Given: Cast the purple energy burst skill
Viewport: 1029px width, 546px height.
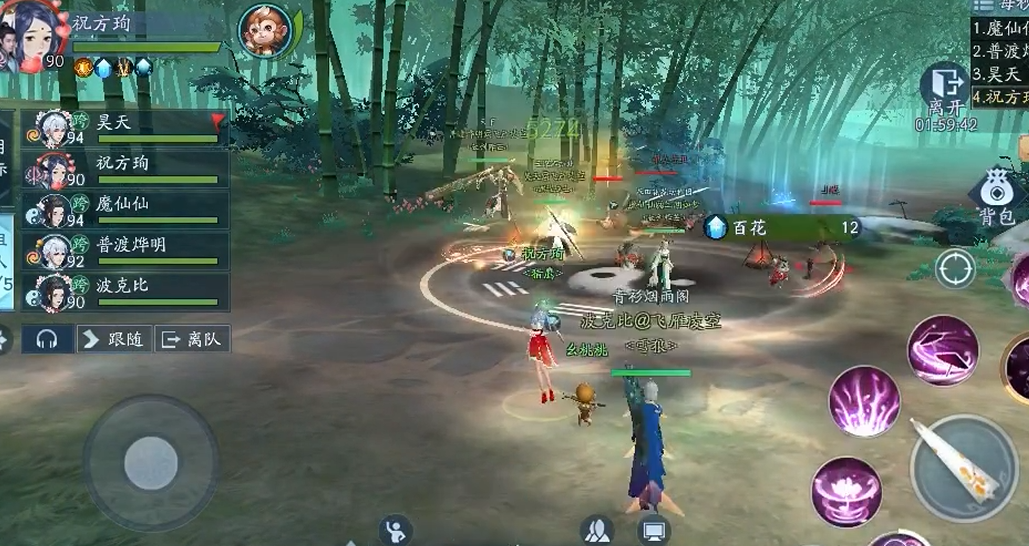Looking at the screenshot, I should 865,401.
